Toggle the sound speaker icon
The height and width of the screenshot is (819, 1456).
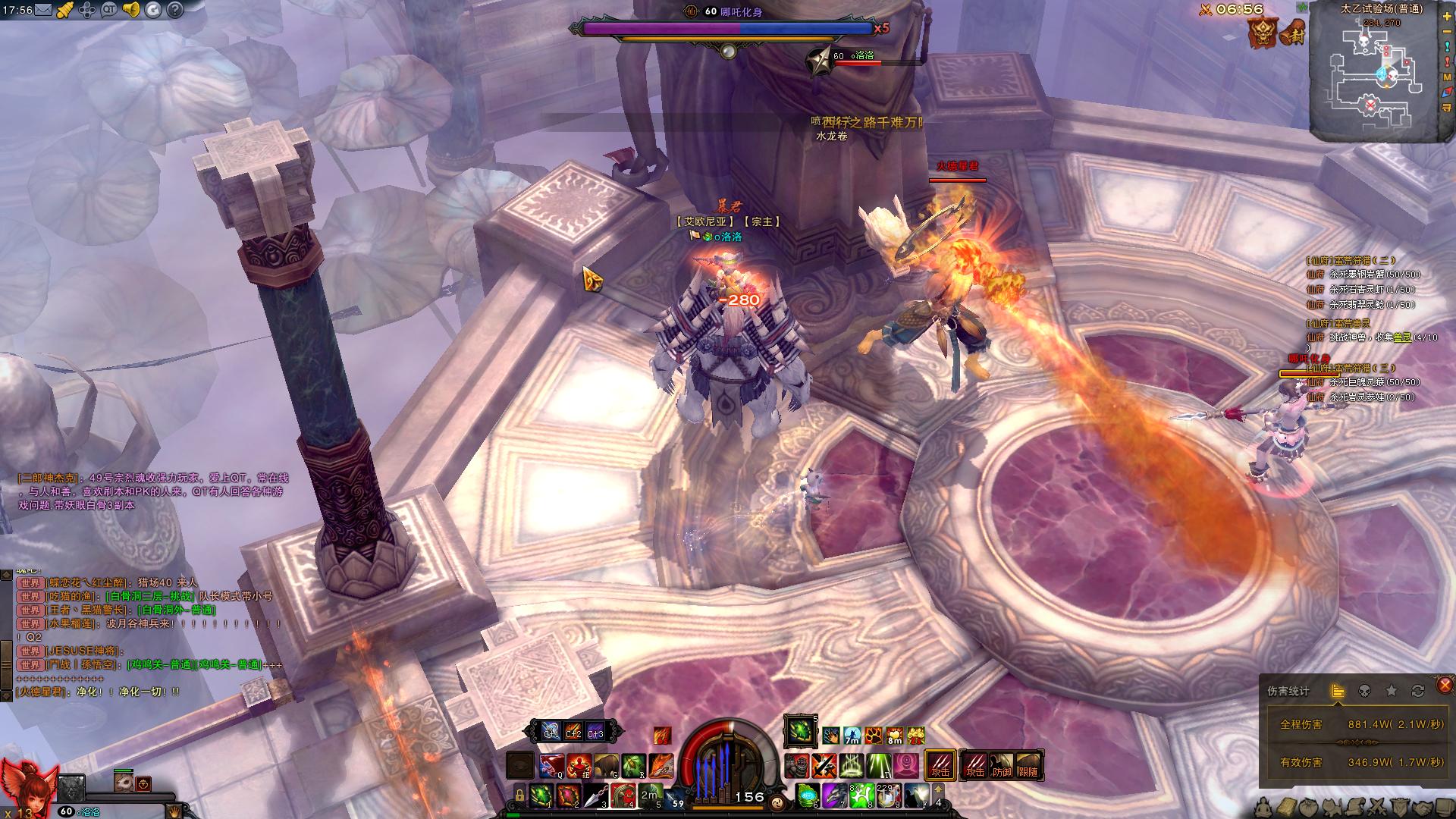(131, 10)
